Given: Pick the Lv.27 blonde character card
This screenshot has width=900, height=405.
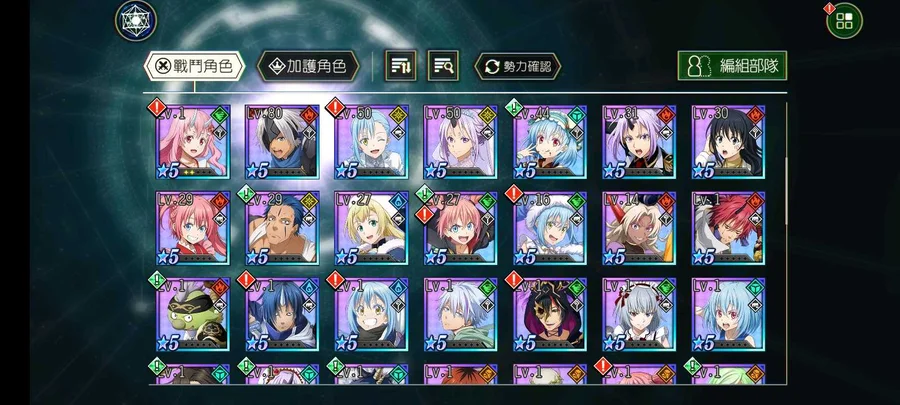Looking at the screenshot, I should coord(371,228).
